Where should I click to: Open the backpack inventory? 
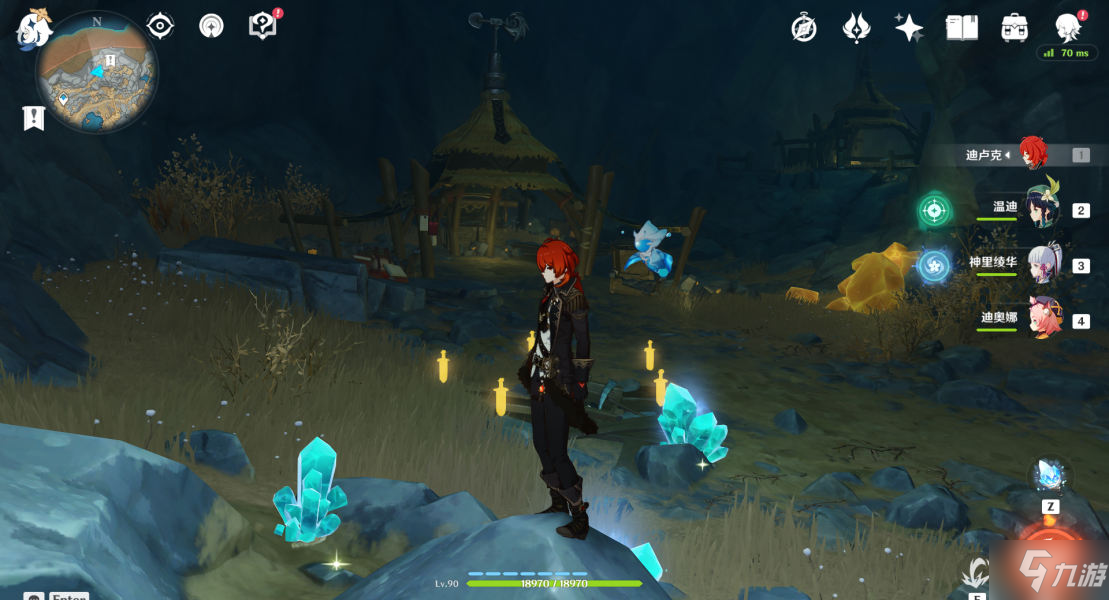coord(1015,28)
